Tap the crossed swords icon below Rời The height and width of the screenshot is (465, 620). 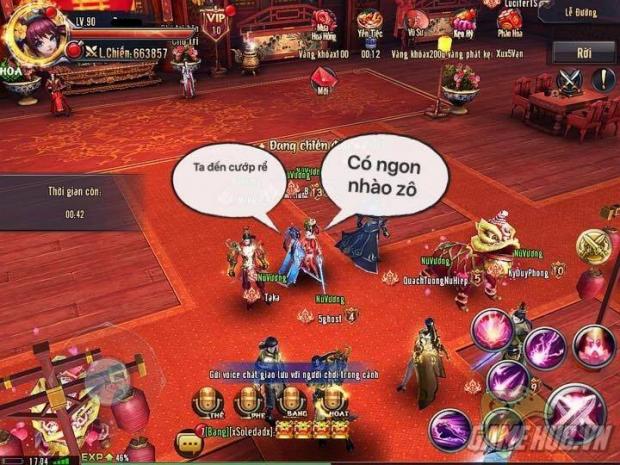tap(569, 80)
